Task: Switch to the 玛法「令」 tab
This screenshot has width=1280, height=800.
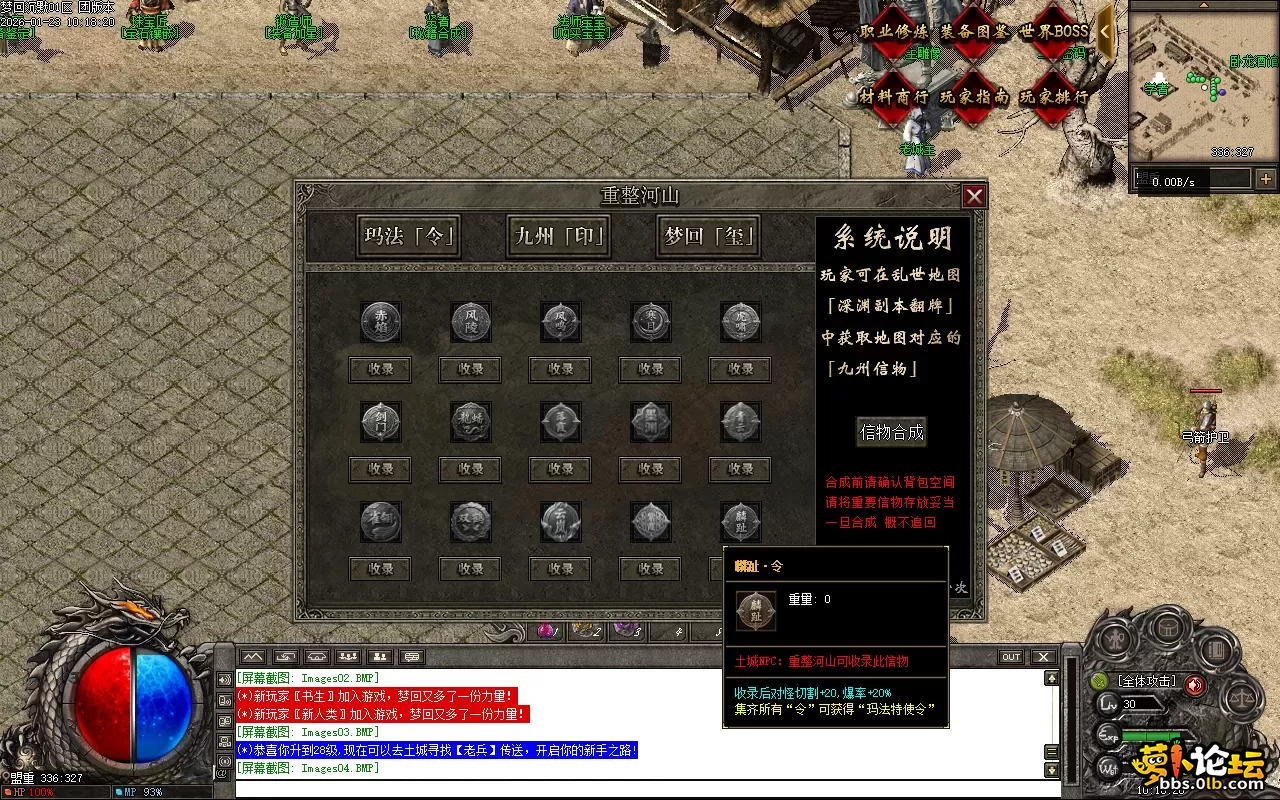Action: (410, 237)
